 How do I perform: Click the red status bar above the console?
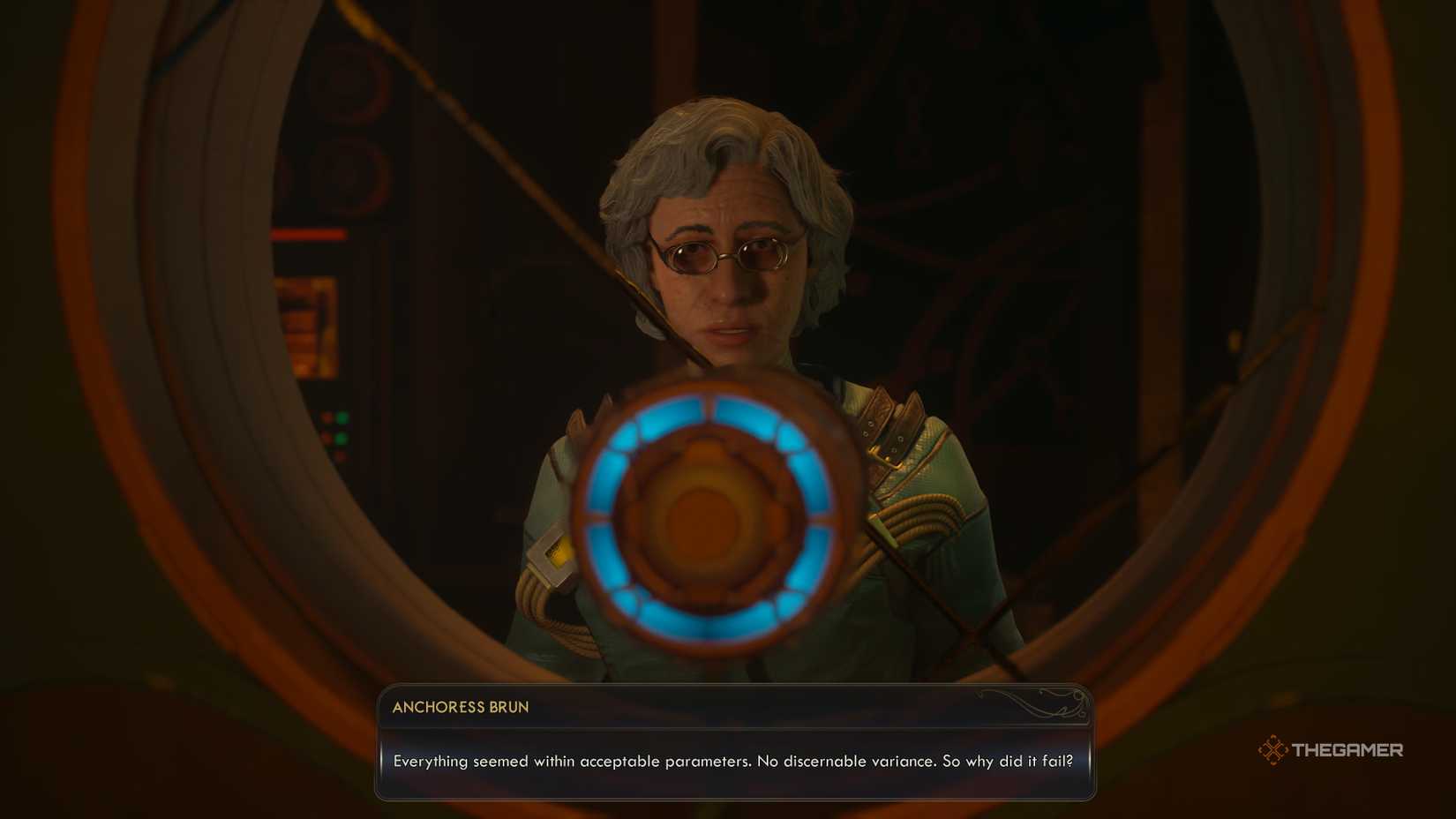point(307,234)
